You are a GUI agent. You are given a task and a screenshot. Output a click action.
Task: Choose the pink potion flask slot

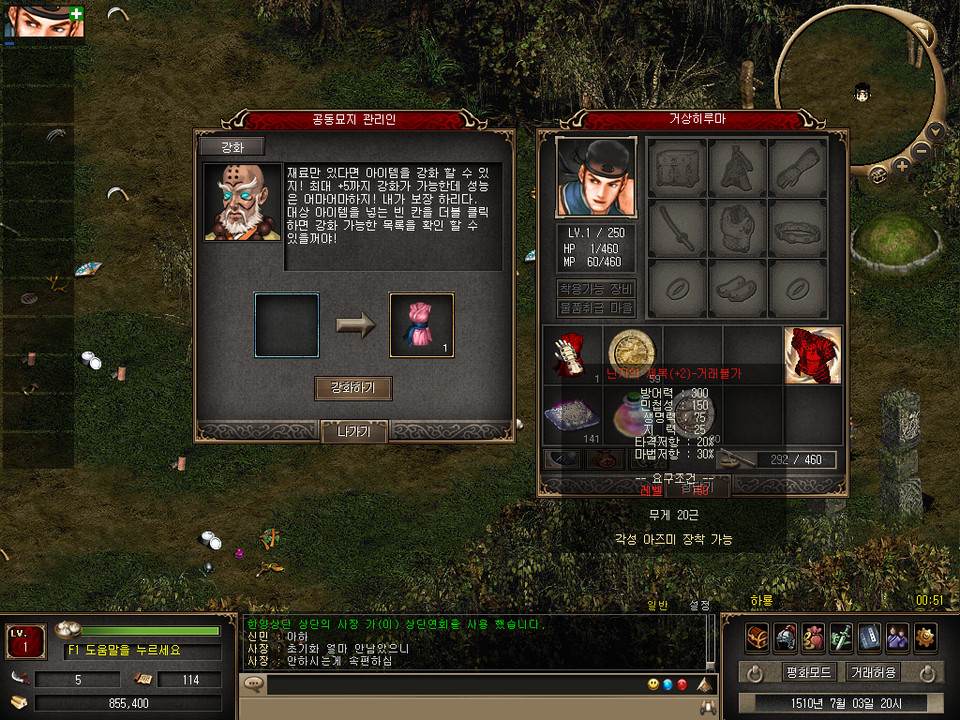coord(632,414)
